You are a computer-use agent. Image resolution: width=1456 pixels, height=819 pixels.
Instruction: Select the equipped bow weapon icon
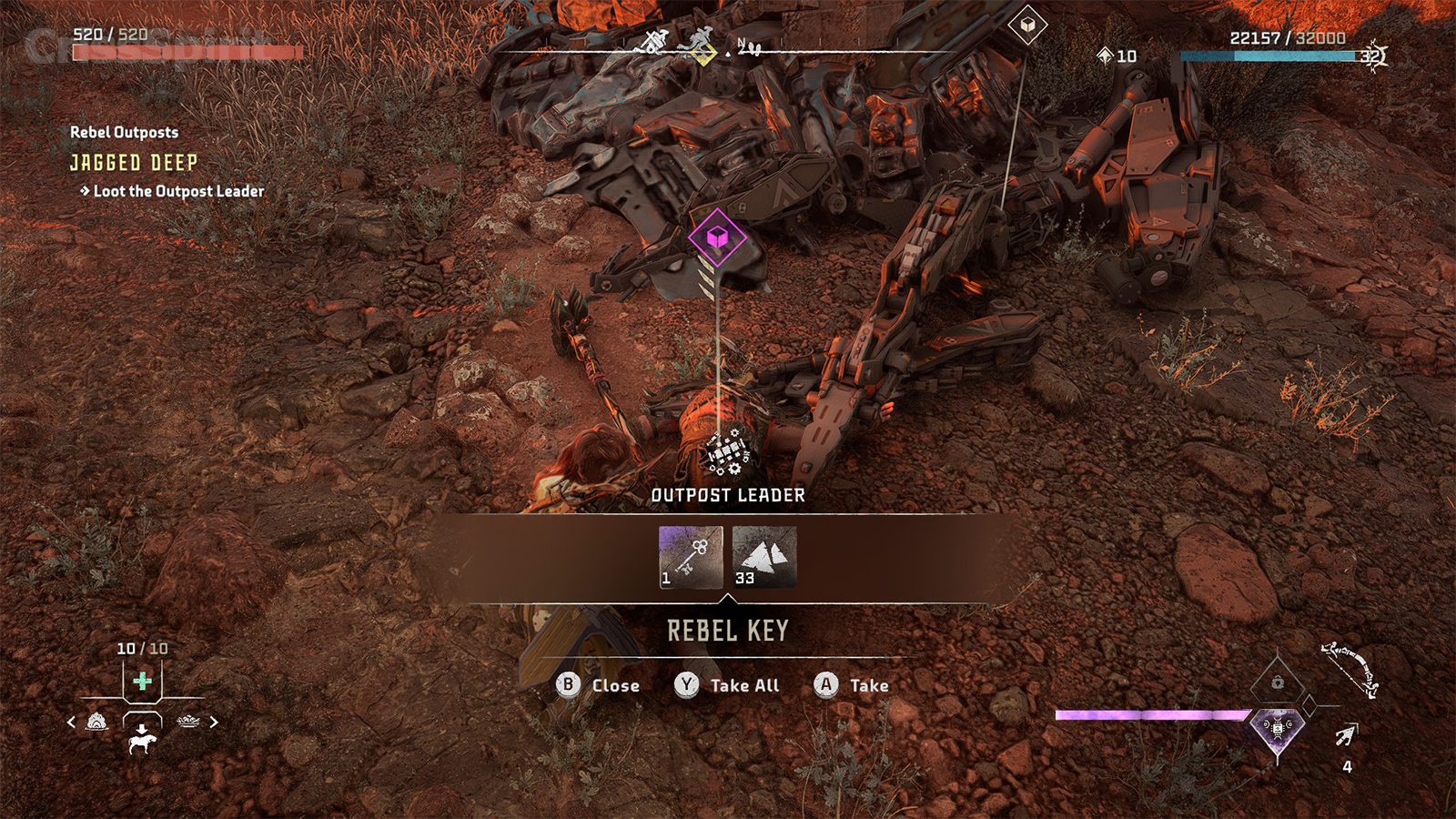1350,667
